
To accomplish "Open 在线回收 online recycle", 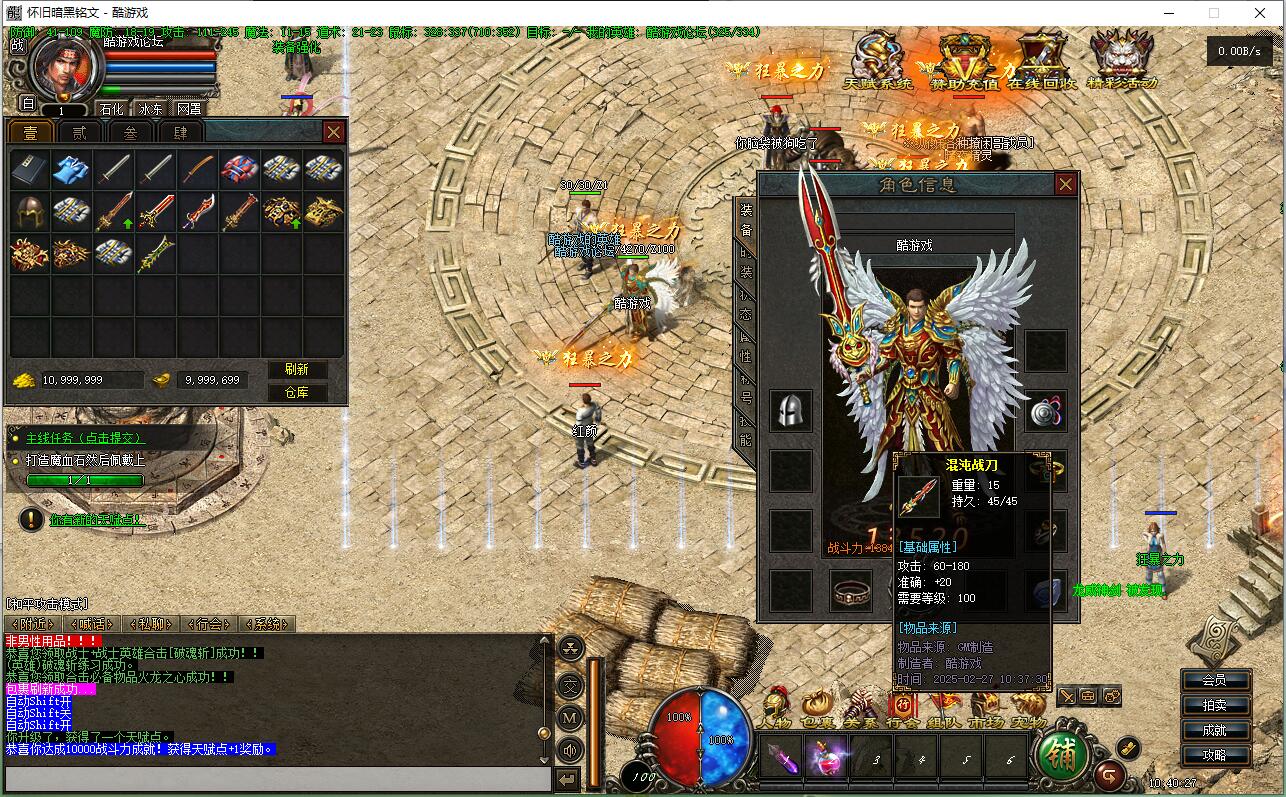I will [x=1041, y=62].
